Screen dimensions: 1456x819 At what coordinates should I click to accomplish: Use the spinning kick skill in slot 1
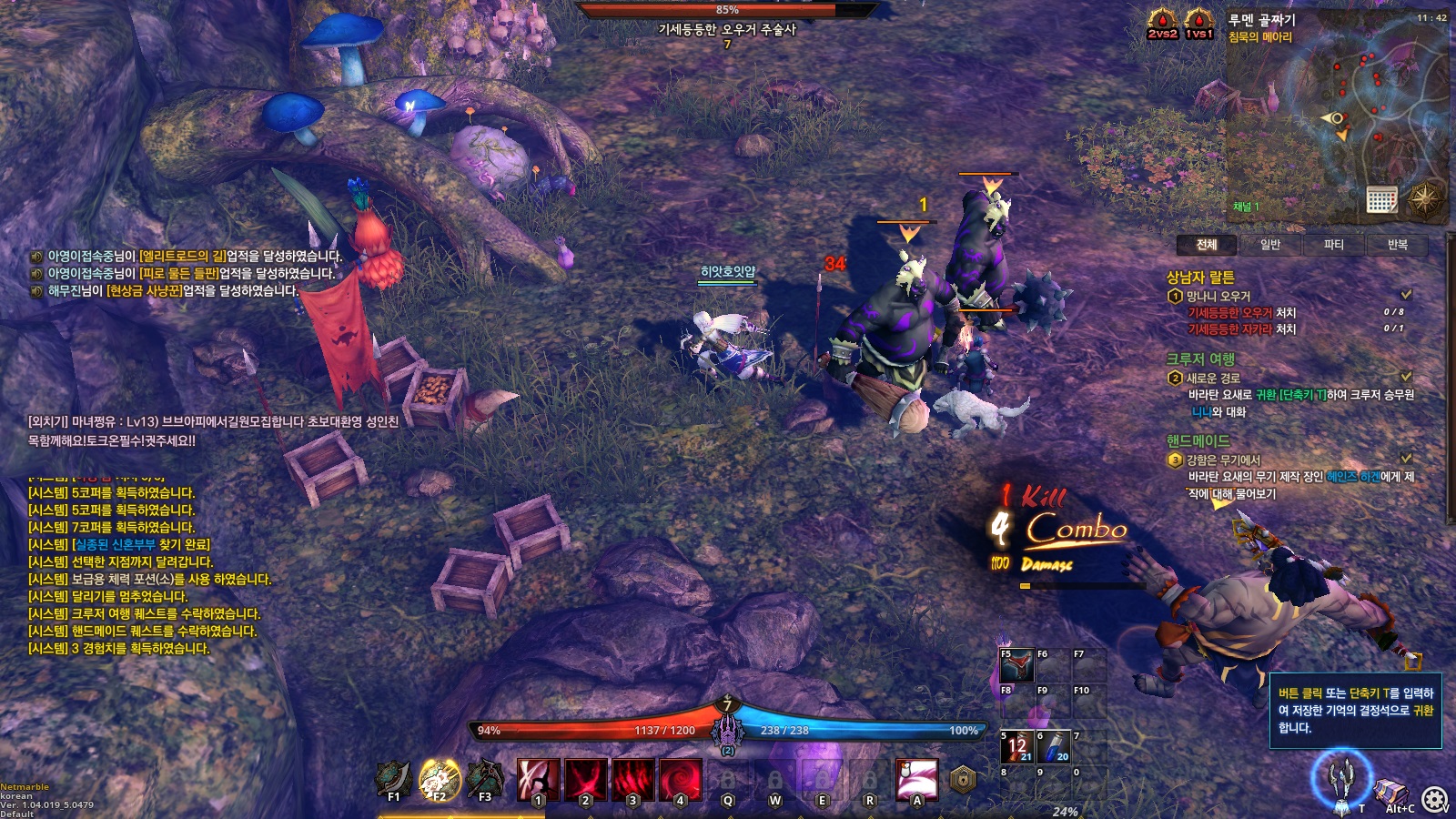click(x=539, y=780)
